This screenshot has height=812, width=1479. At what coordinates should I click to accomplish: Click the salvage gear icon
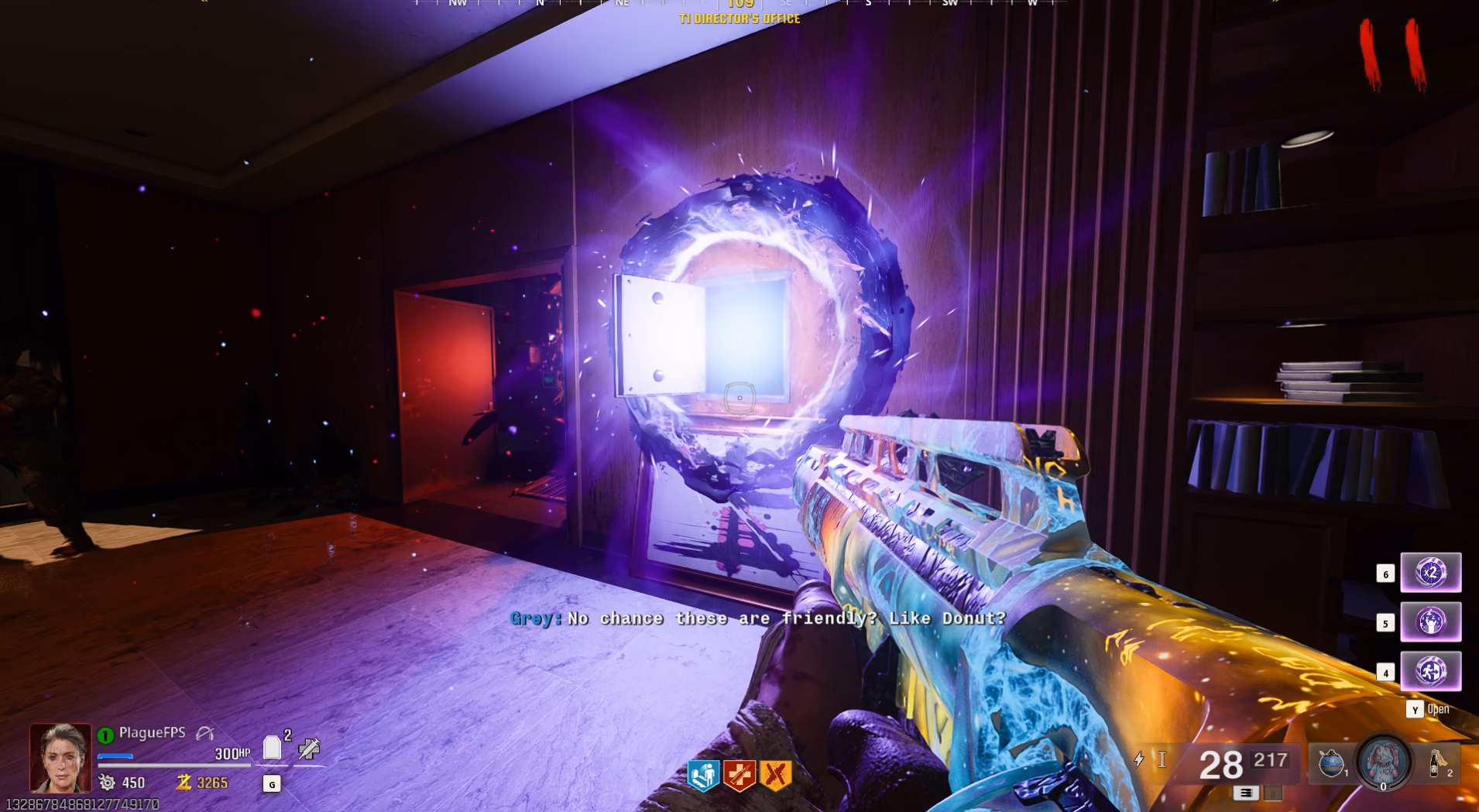coord(107,783)
